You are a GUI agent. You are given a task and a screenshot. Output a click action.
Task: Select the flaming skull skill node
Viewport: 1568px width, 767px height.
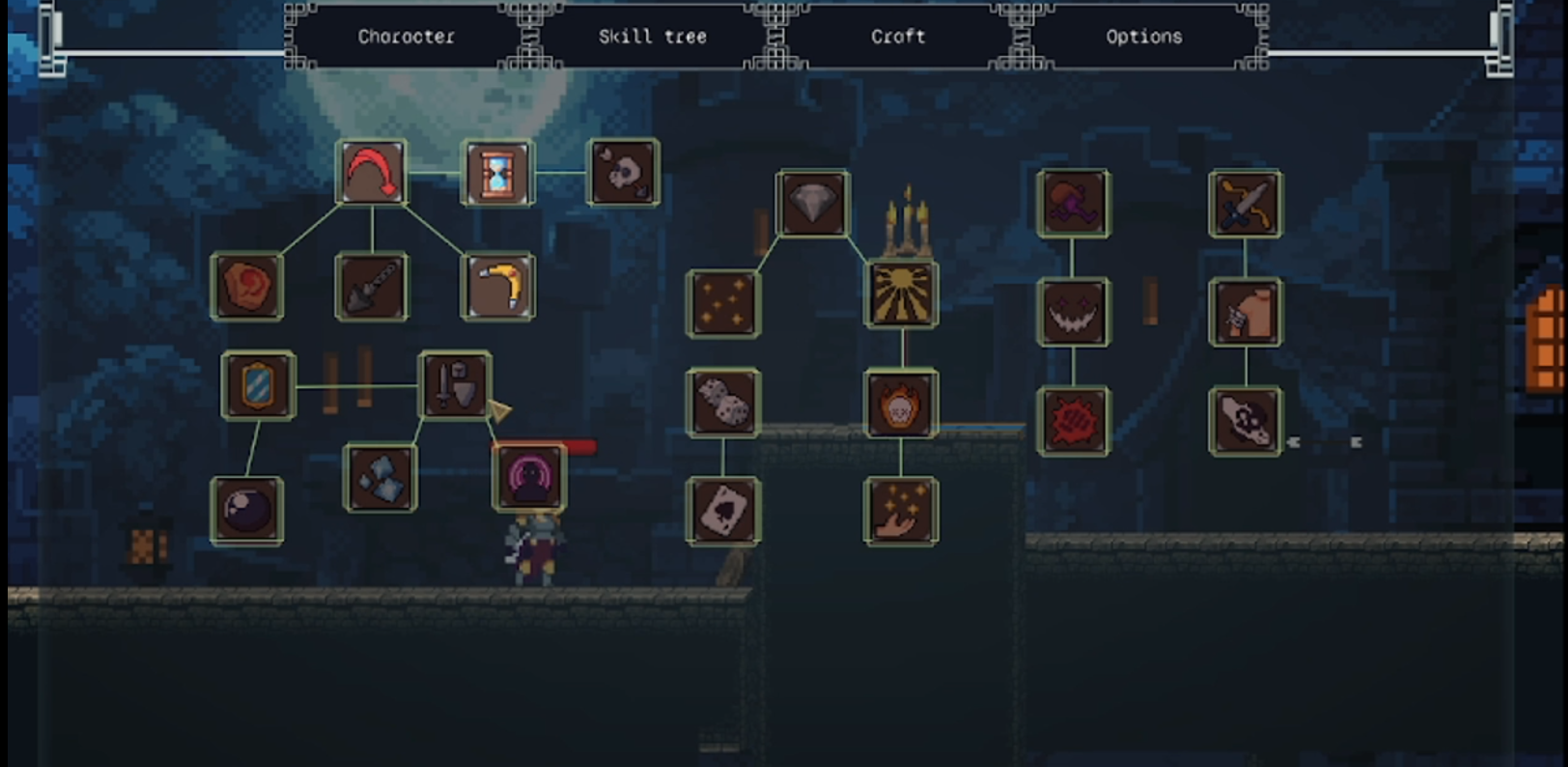pyautogui.click(x=902, y=406)
